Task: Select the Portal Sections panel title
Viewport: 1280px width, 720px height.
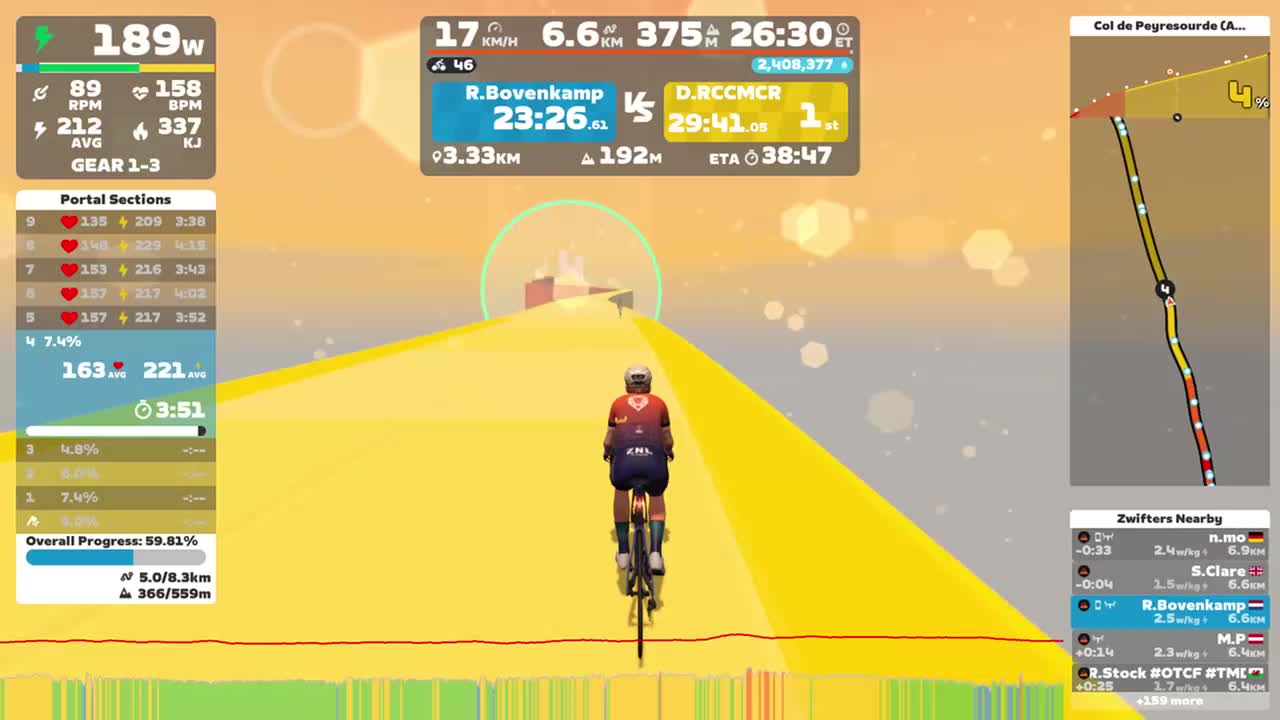Action: point(115,199)
